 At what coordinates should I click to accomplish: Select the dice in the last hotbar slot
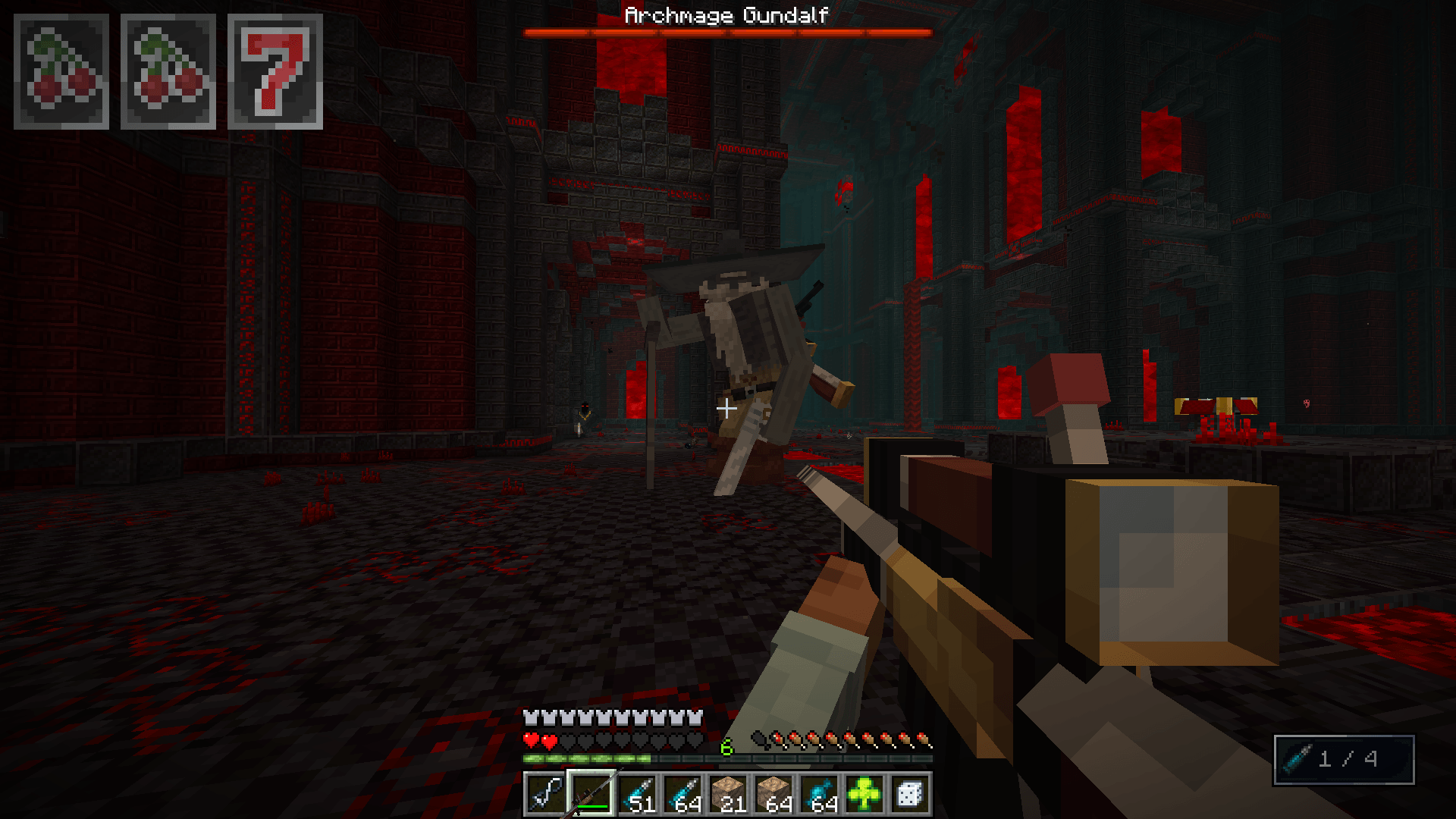point(910,794)
